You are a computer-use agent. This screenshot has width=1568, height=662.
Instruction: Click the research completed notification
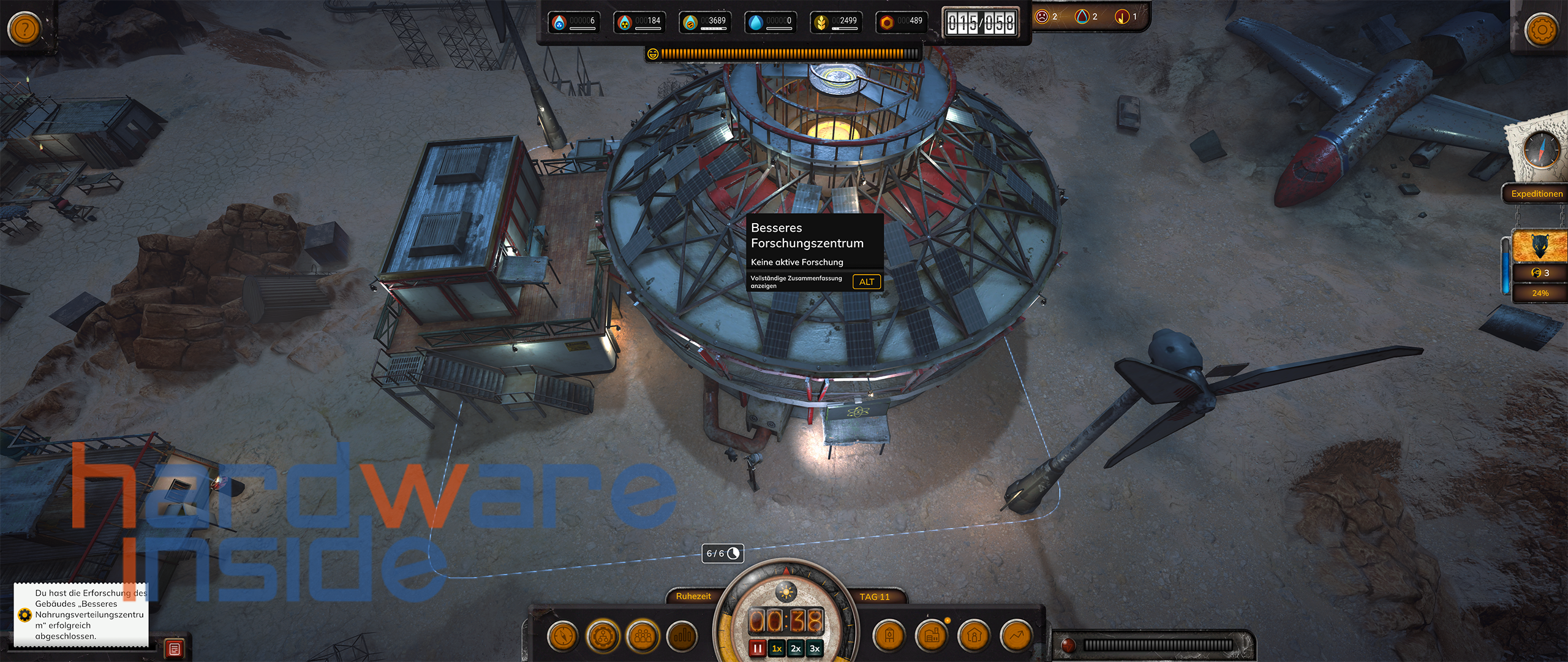click(81, 614)
